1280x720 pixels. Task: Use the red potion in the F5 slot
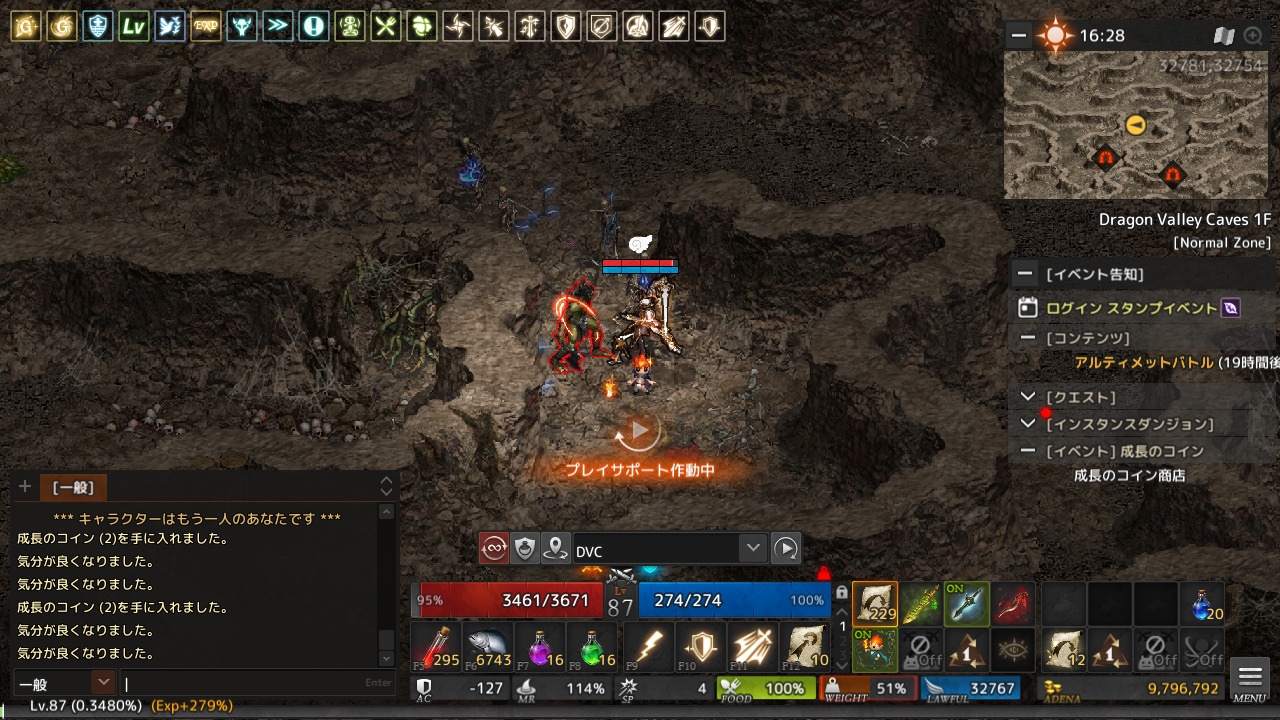[436, 646]
